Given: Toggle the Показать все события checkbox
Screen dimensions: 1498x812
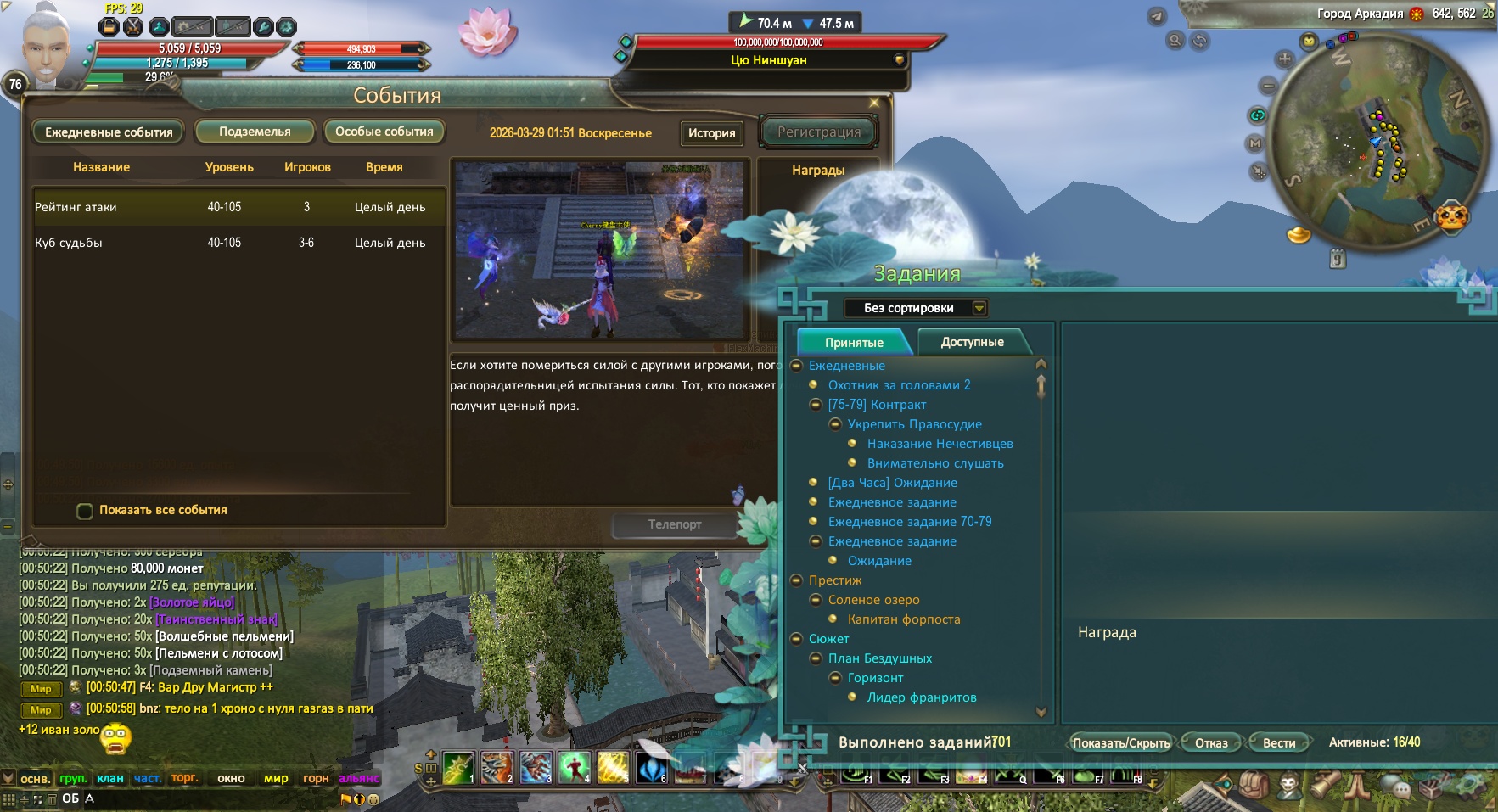Looking at the screenshot, I should pyautogui.click(x=85, y=511).
